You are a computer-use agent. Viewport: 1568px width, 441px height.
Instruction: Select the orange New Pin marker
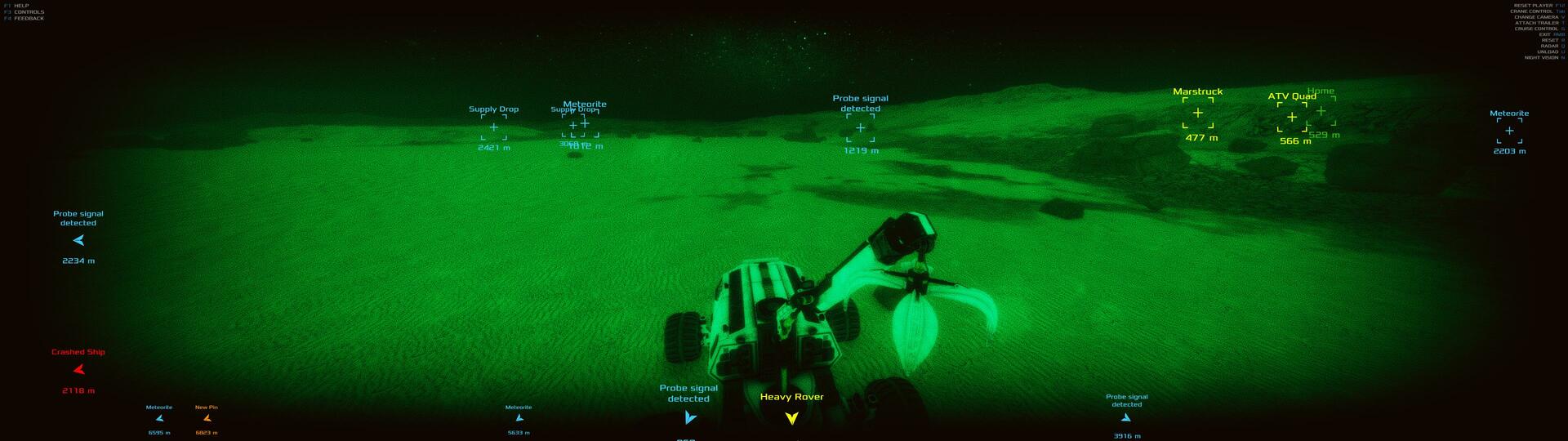pos(207,418)
